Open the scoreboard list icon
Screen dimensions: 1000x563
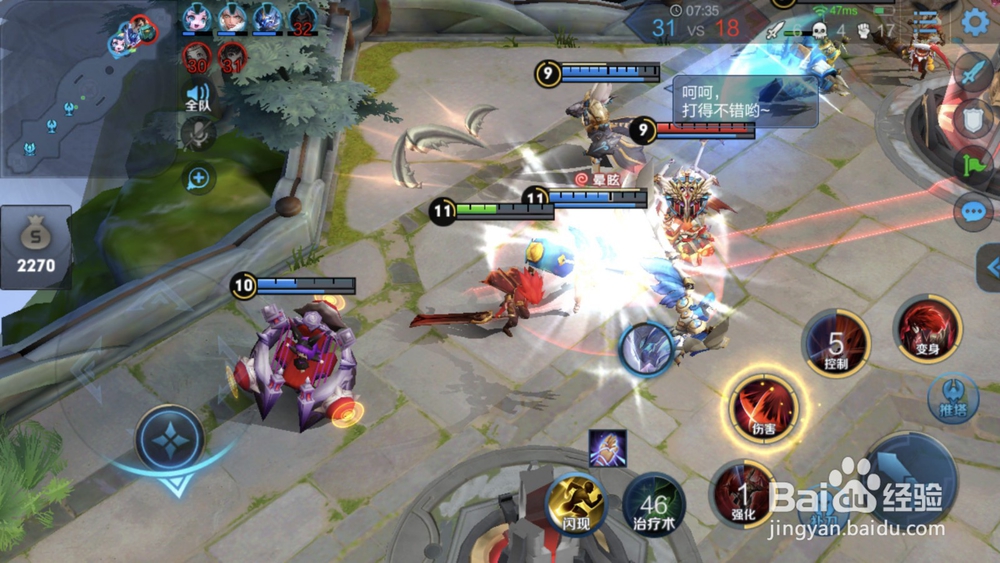click(927, 23)
